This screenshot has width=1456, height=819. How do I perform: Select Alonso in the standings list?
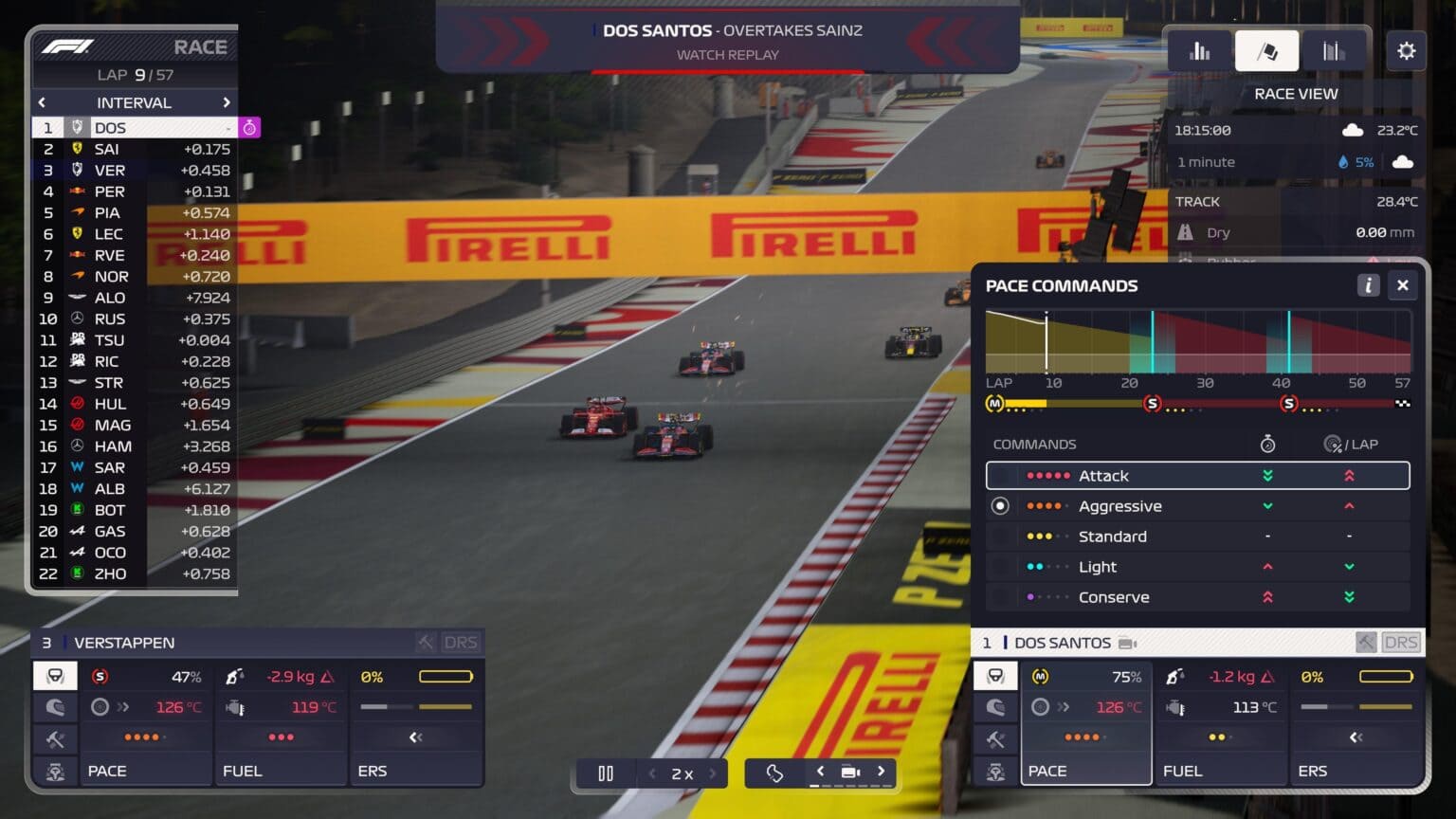(135, 298)
